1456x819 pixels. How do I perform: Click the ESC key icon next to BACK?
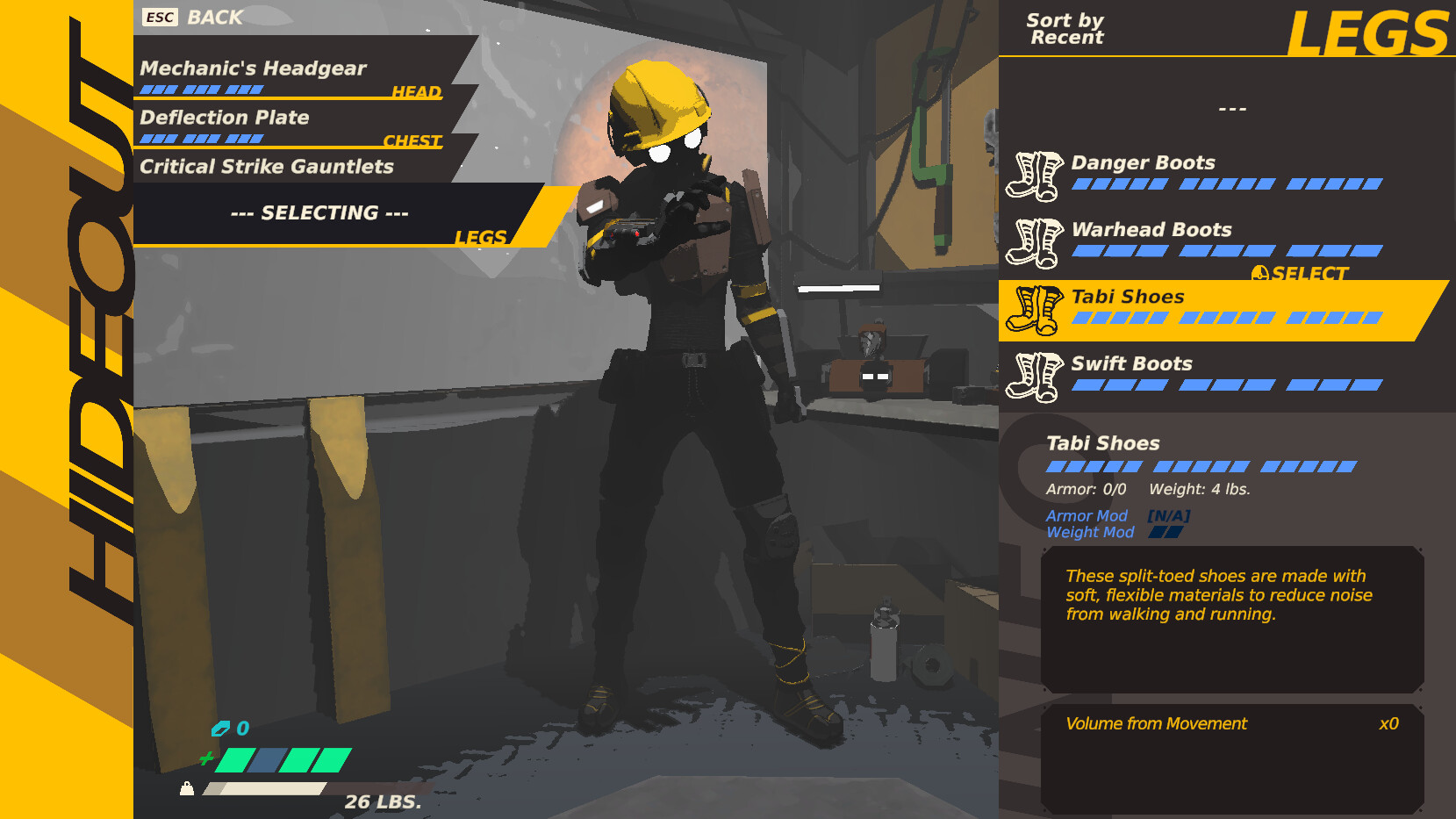pos(161,16)
